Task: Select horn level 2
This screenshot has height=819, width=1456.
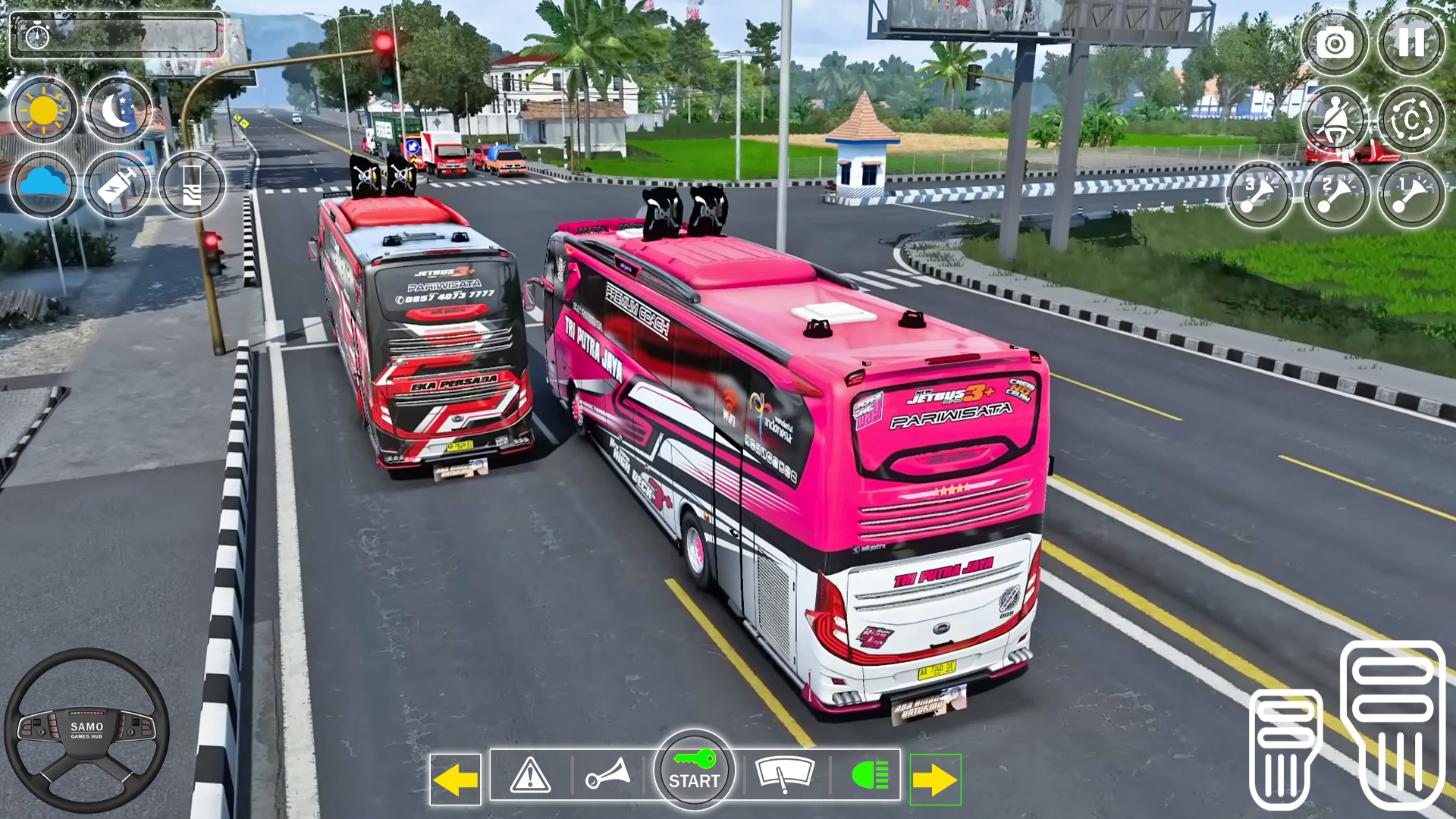Action: coord(1335,193)
